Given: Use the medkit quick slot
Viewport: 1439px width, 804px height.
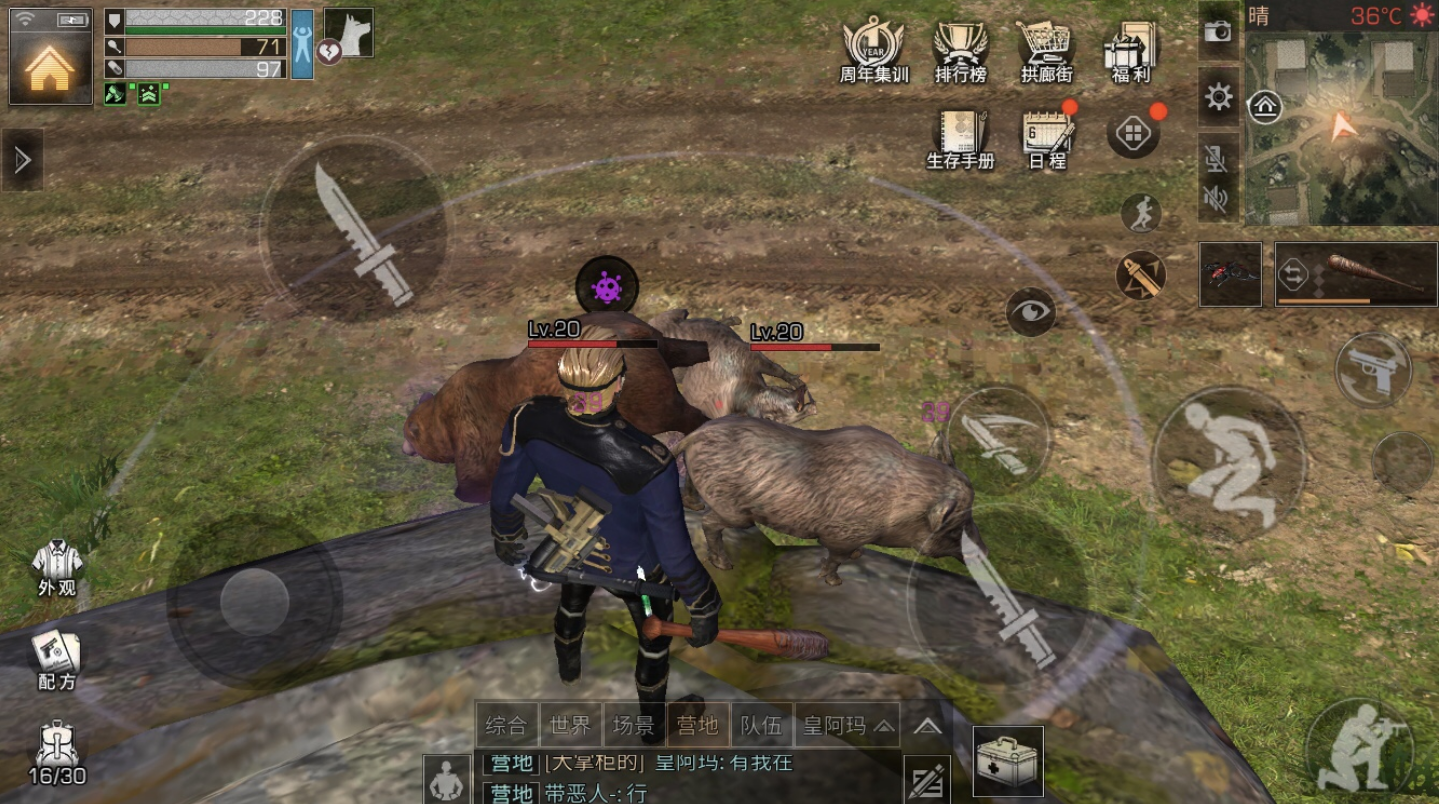Looking at the screenshot, I should click(x=1008, y=761).
